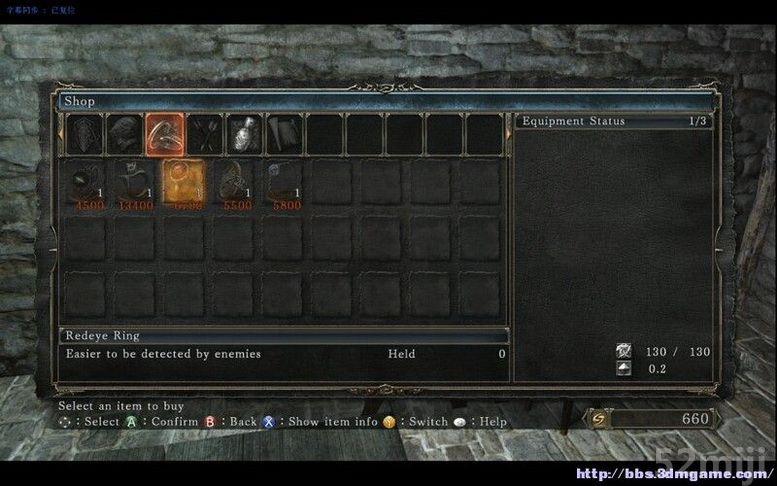777x486 pixels.
Task: Select the ring costing 5800 souls
Action: [284, 185]
